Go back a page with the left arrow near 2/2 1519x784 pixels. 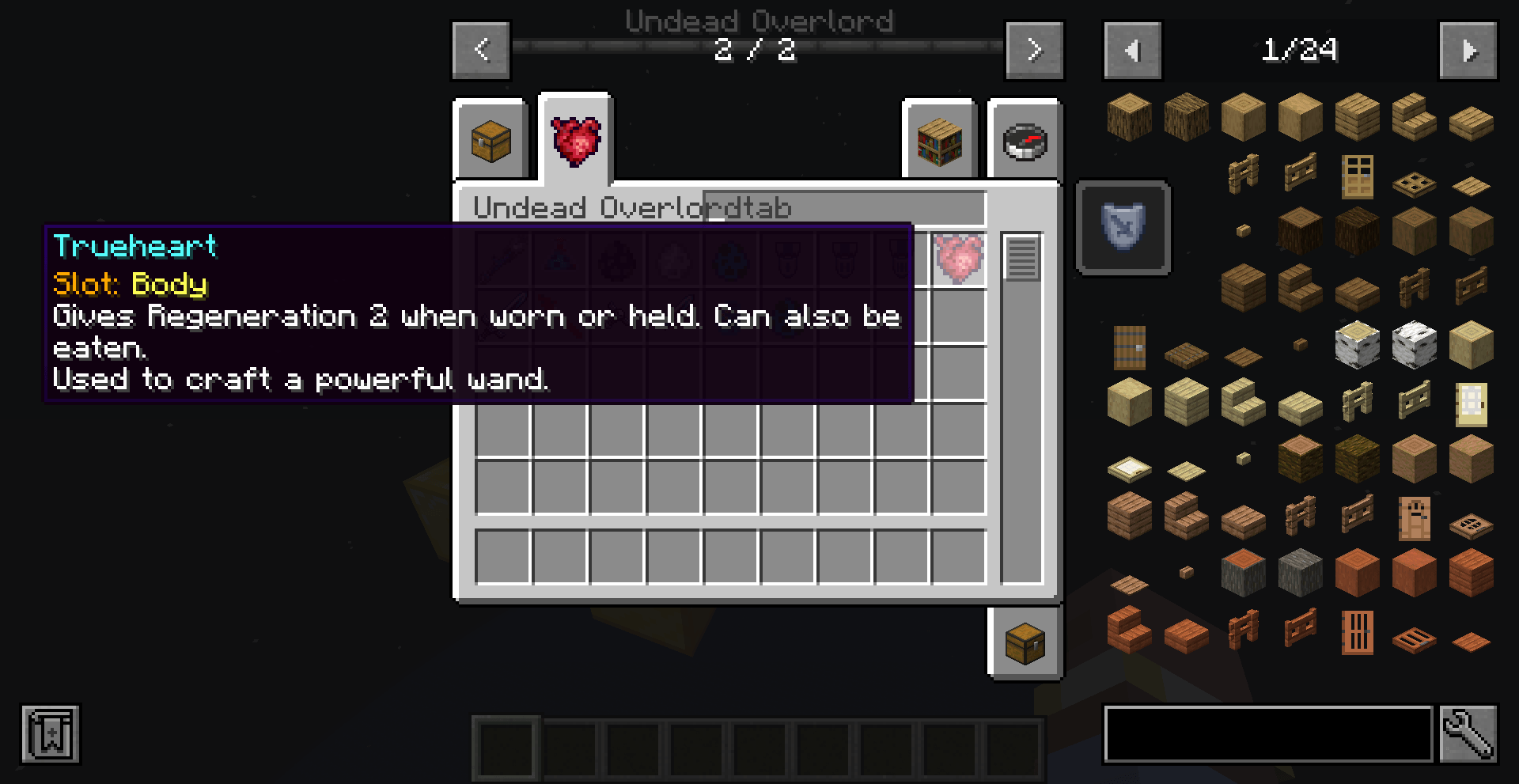click(x=479, y=50)
